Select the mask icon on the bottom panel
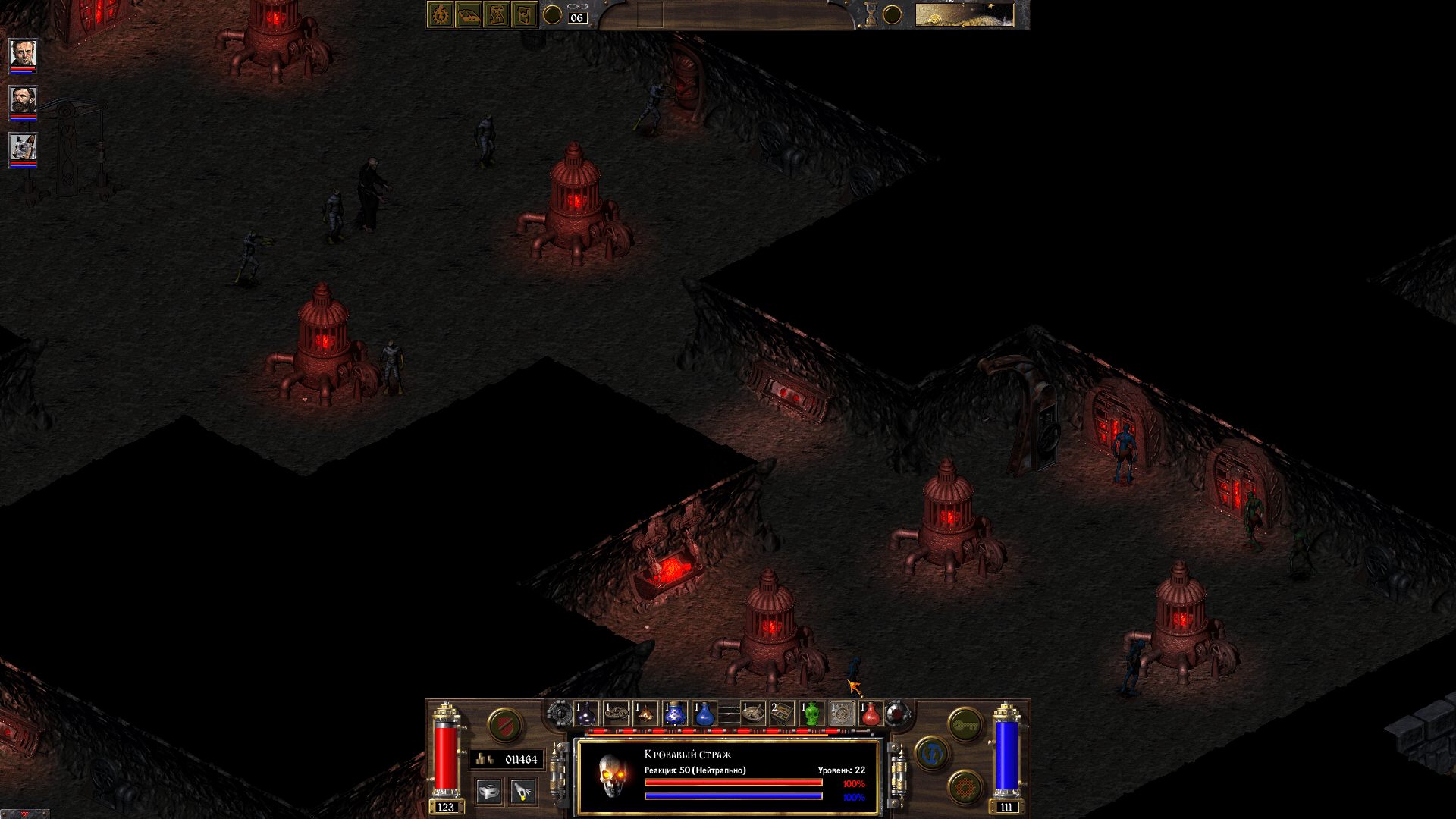 tap(489, 792)
